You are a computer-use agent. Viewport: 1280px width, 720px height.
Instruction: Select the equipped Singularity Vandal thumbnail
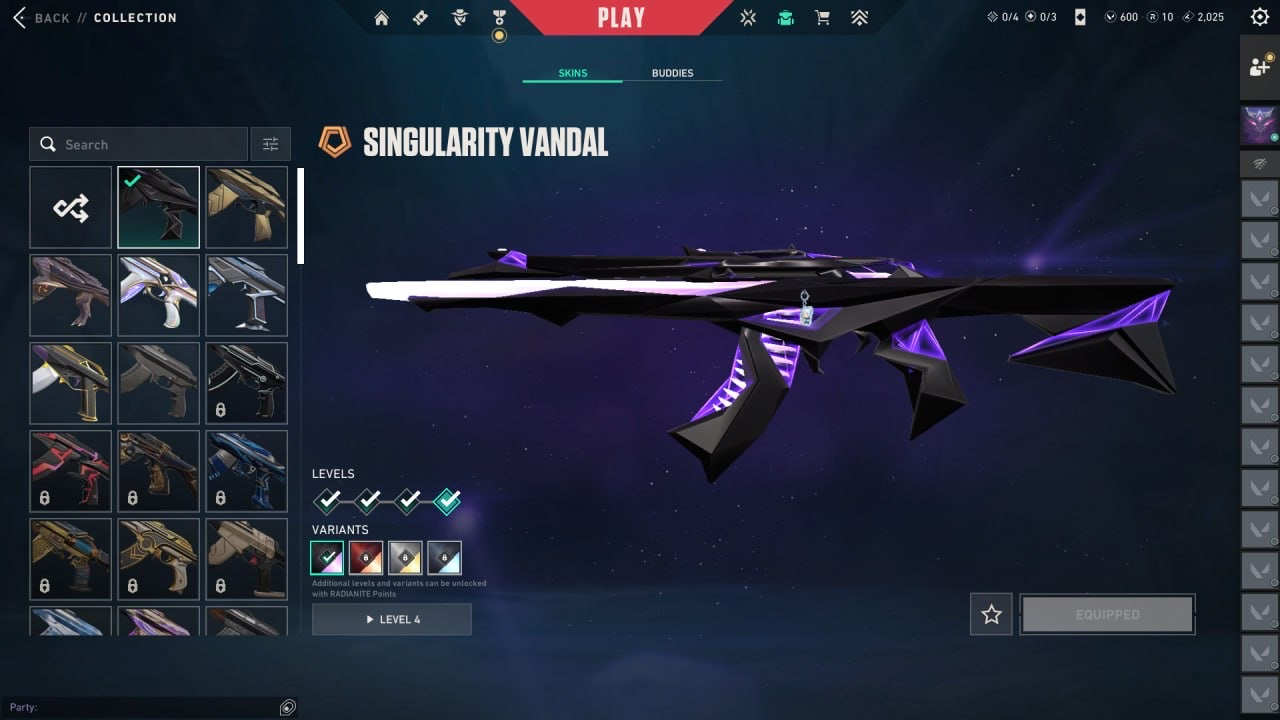coord(158,207)
